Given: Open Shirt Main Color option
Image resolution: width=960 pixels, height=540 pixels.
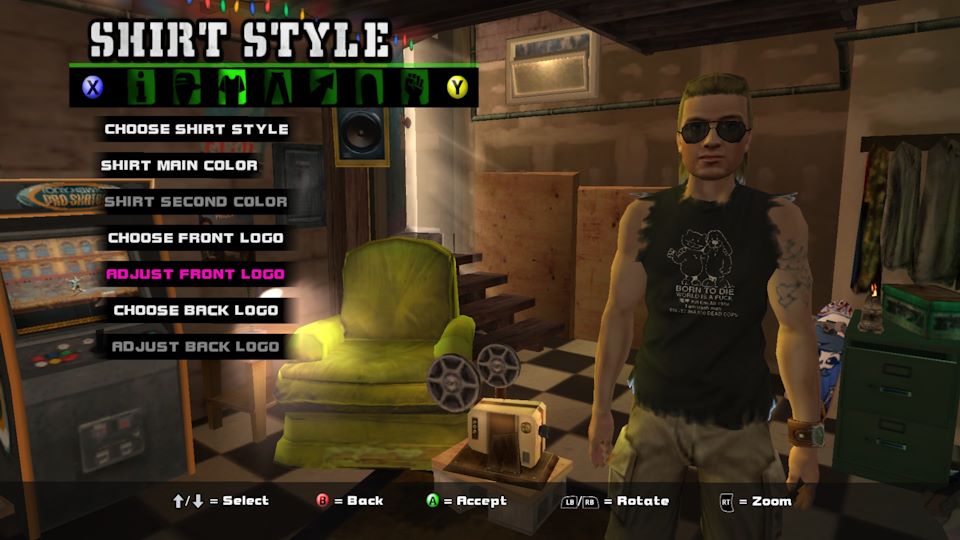Looking at the screenshot, I should pos(179,165).
